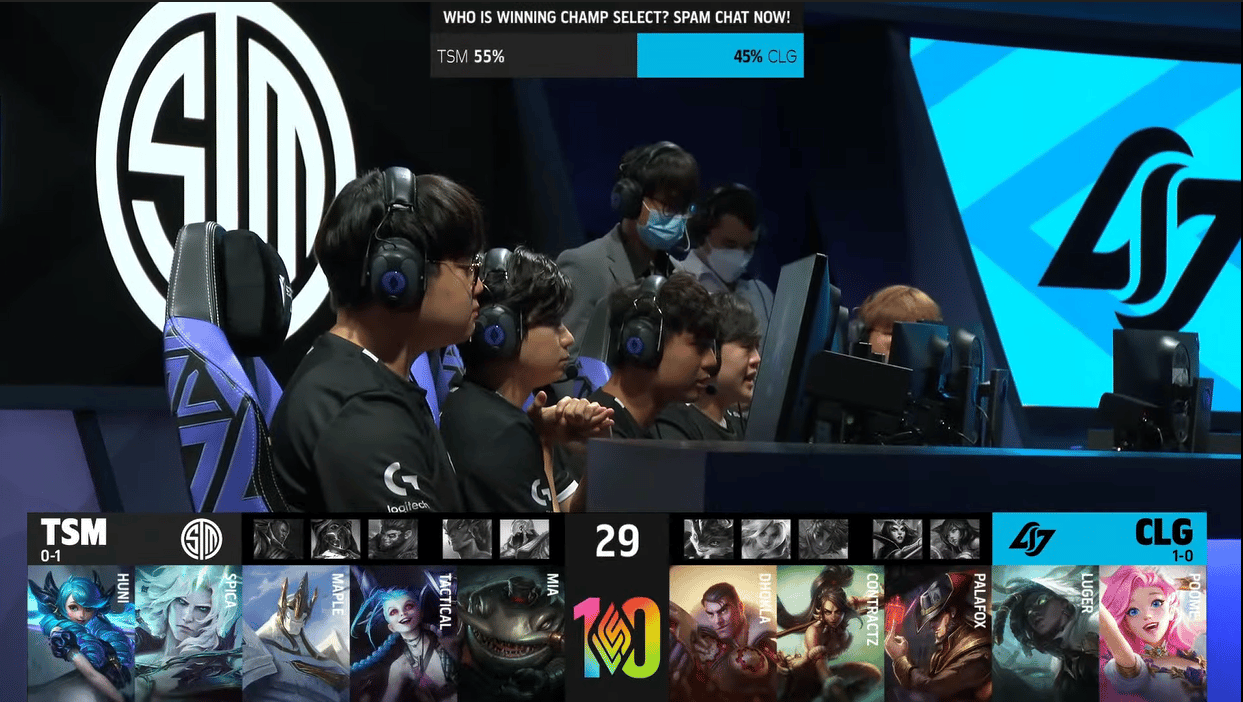This screenshot has width=1243, height=702.
Task: Choose Poome's Seraphine pick tile
Action: pyautogui.click(x=1152, y=632)
